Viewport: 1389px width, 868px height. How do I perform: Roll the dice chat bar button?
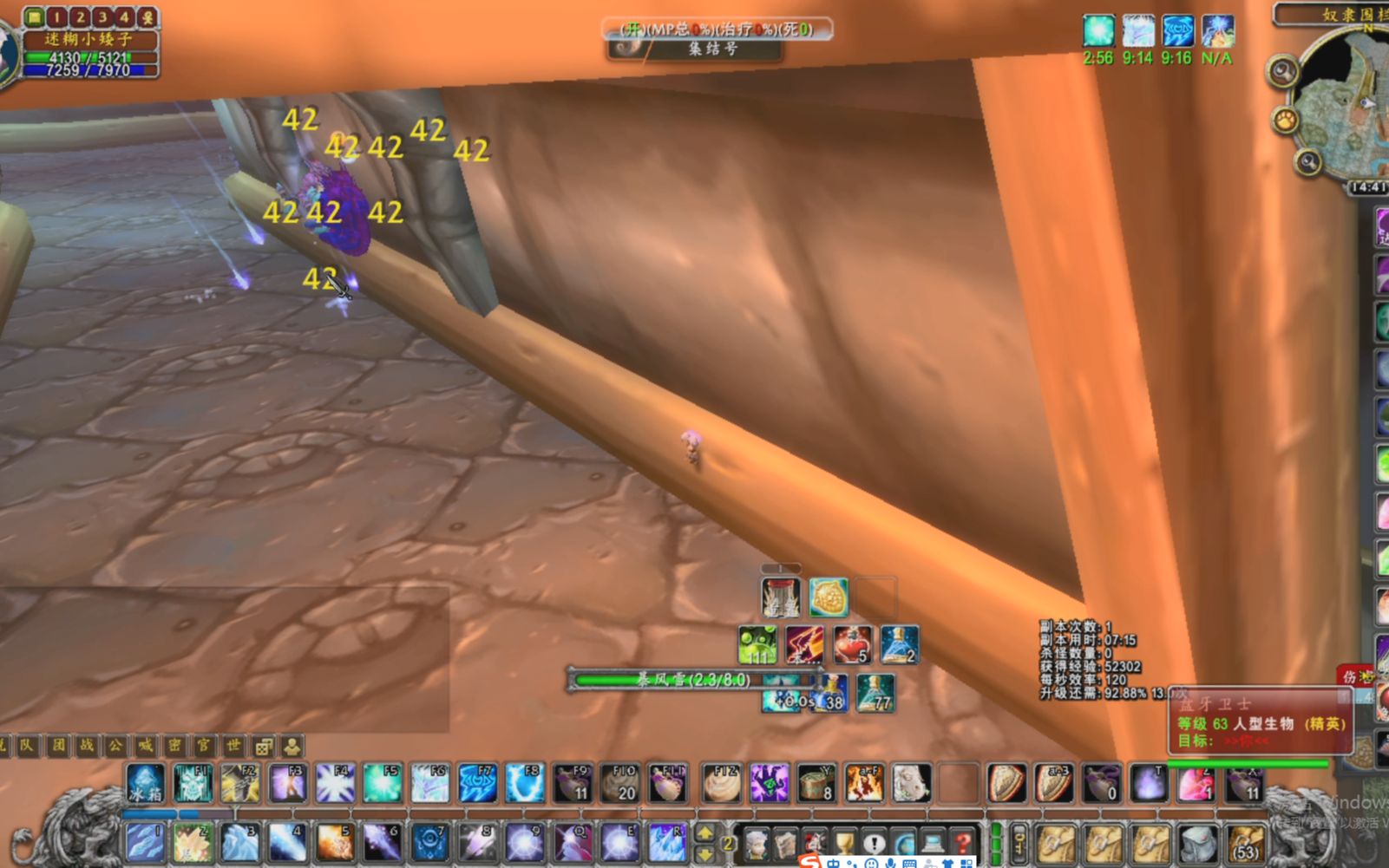tap(263, 746)
